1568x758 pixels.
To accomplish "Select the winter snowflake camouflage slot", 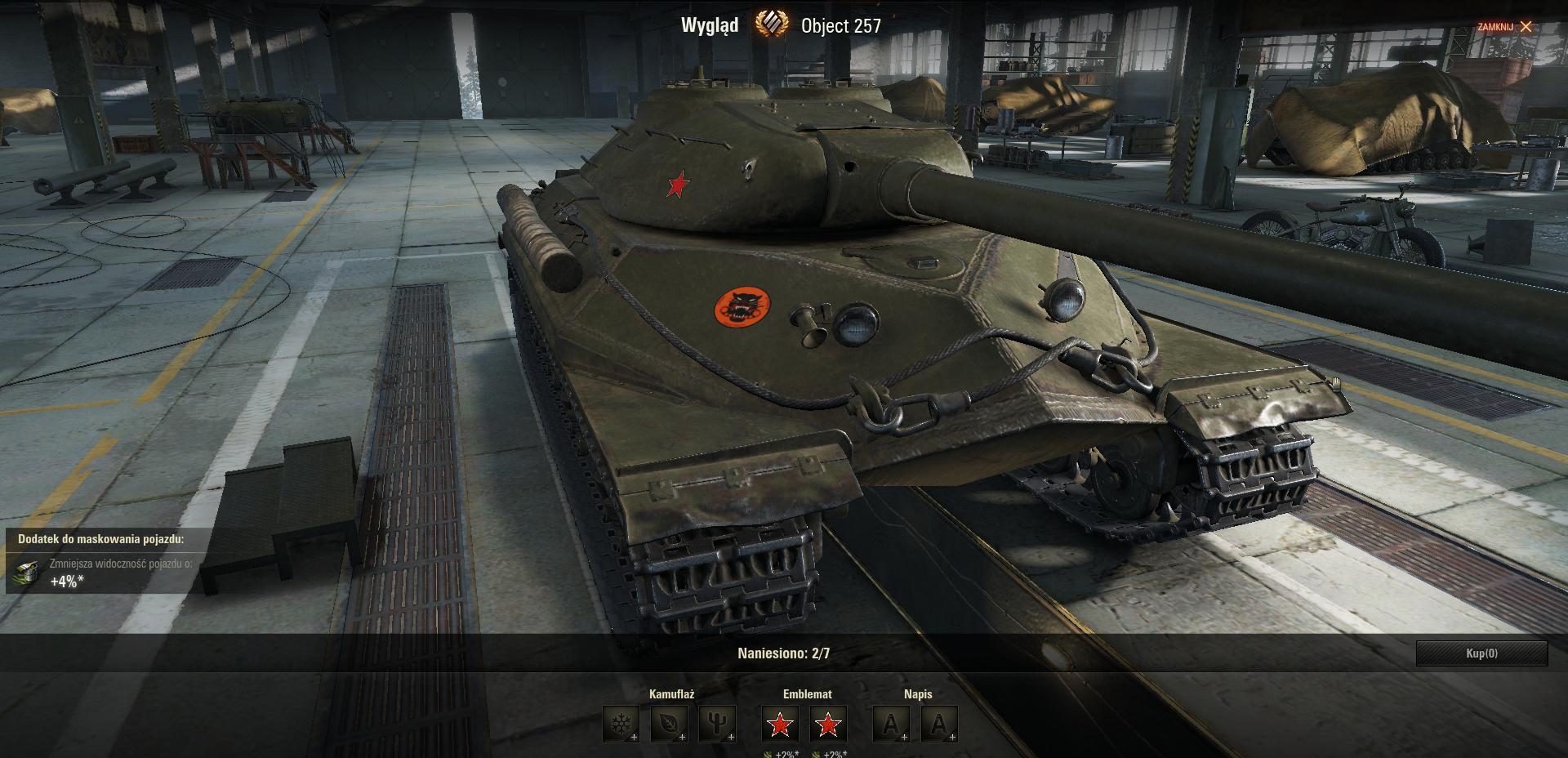I will pyautogui.click(x=621, y=725).
